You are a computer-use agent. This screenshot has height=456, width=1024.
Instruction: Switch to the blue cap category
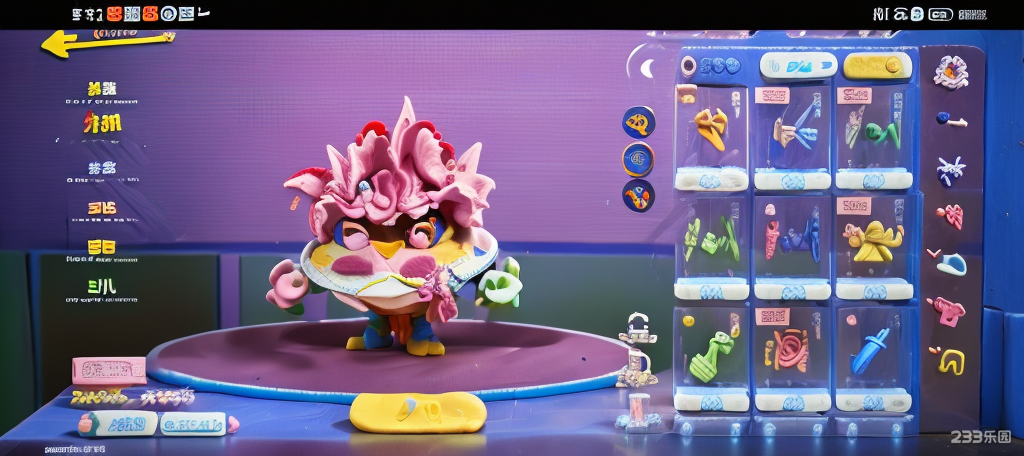[951, 264]
